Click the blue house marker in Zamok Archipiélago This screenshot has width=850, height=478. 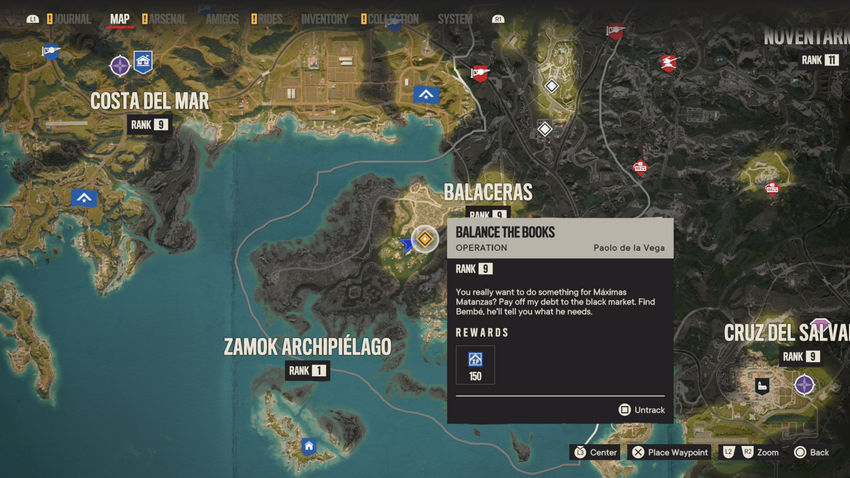[309, 446]
